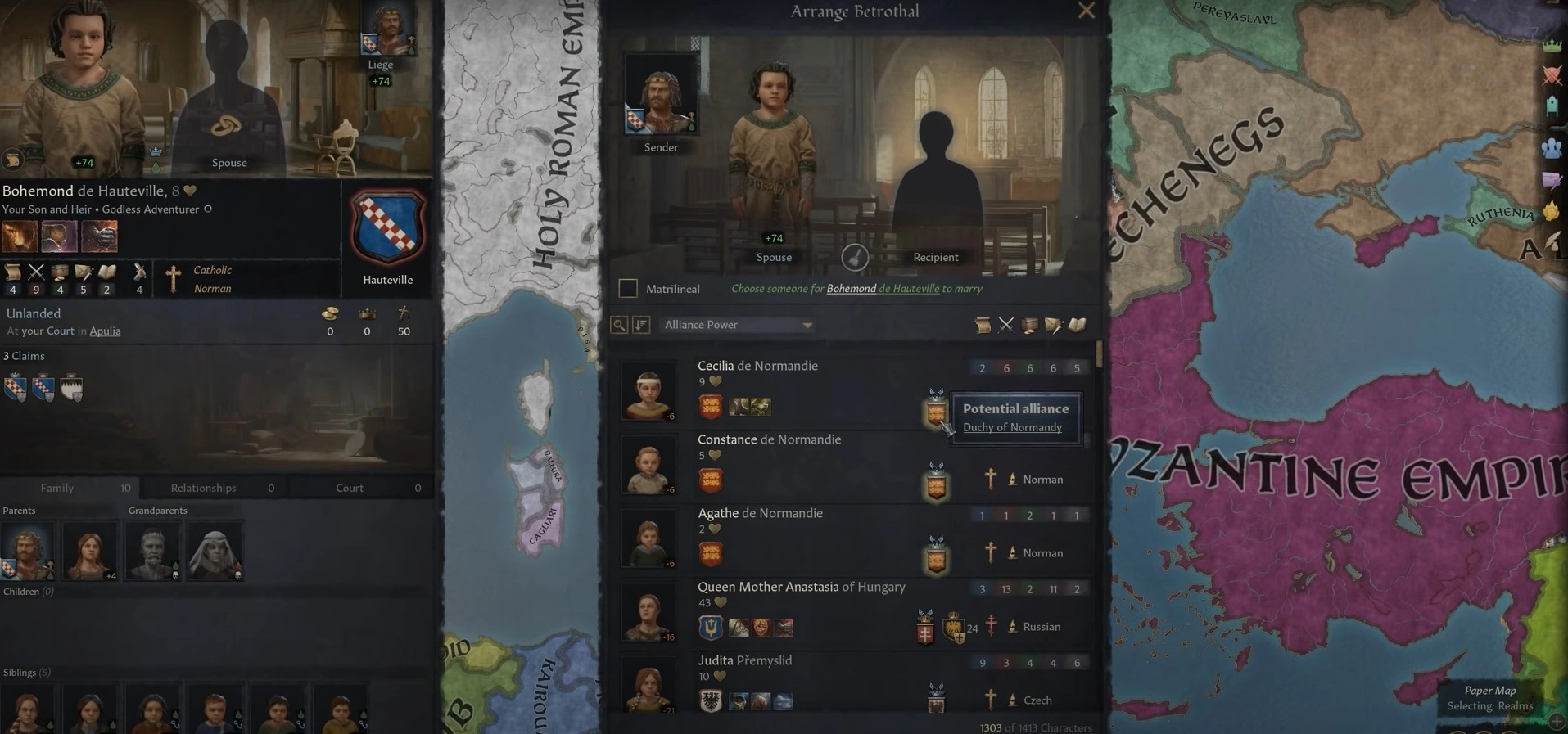
Task: Switch to the Court tab
Action: click(349, 487)
